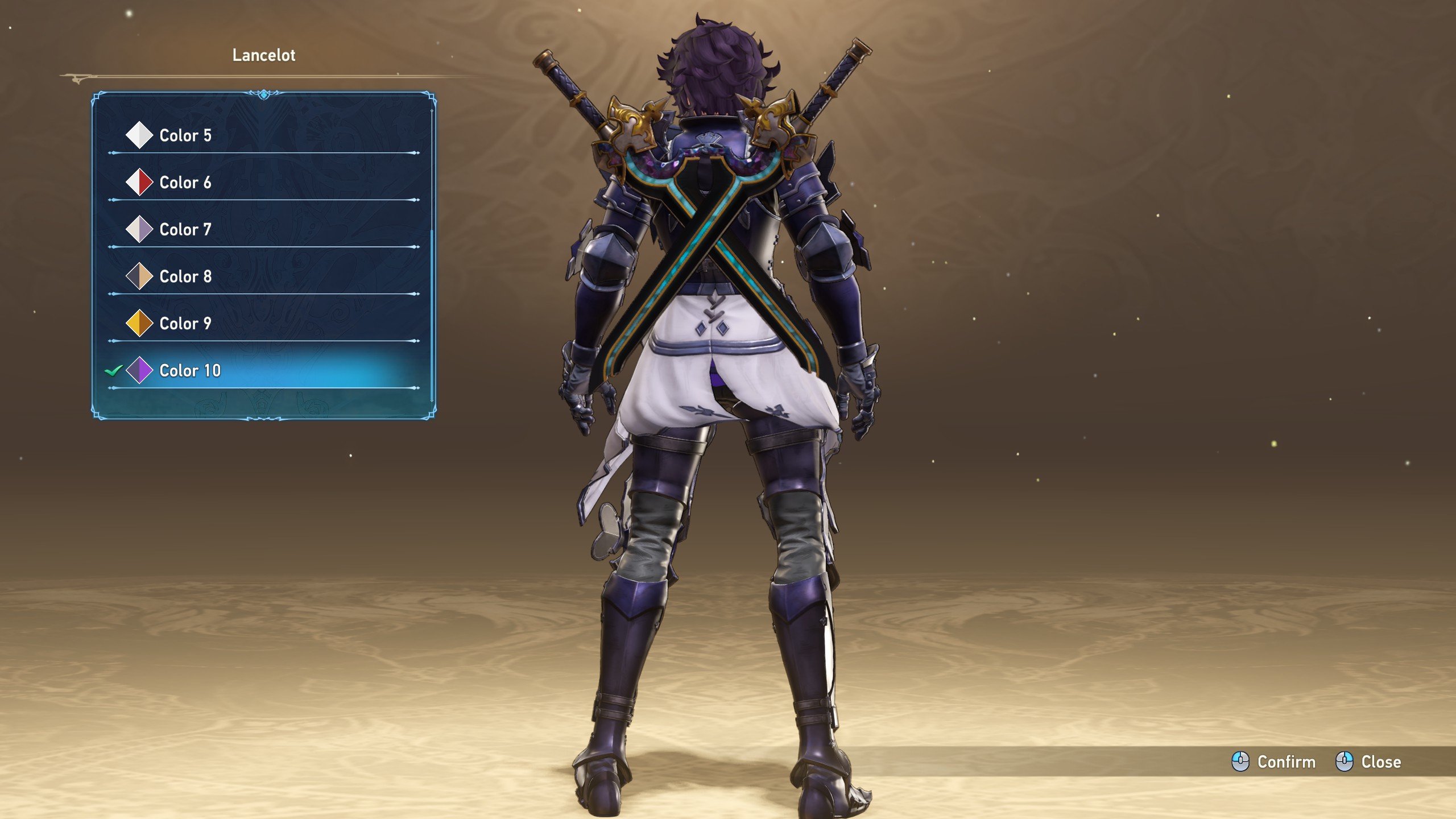
Task: Apply Color 8 tan palette
Action: point(185,276)
